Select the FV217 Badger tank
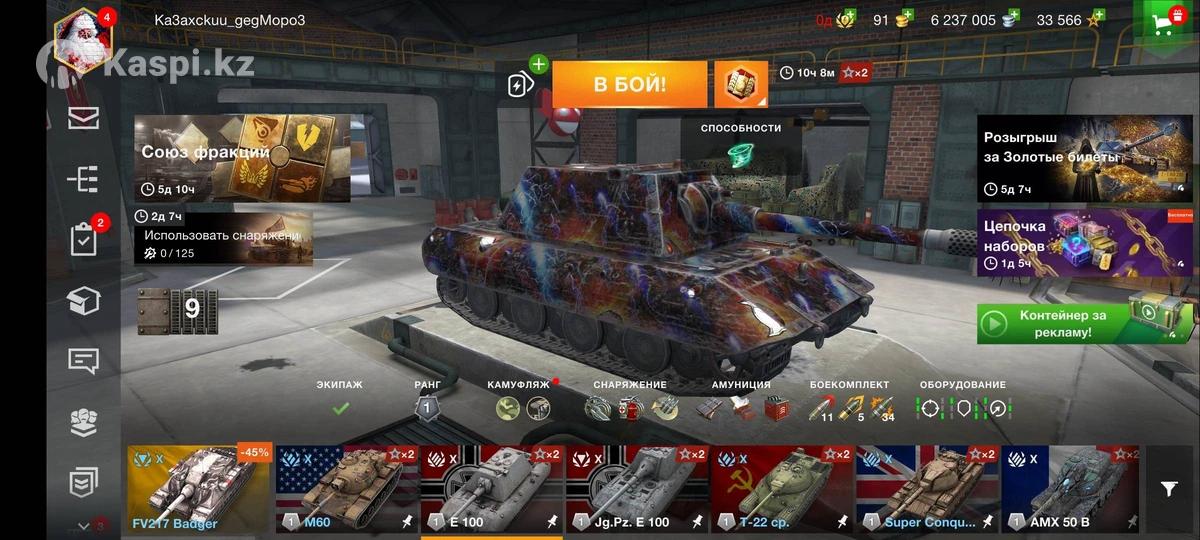 [x=199, y=490]
